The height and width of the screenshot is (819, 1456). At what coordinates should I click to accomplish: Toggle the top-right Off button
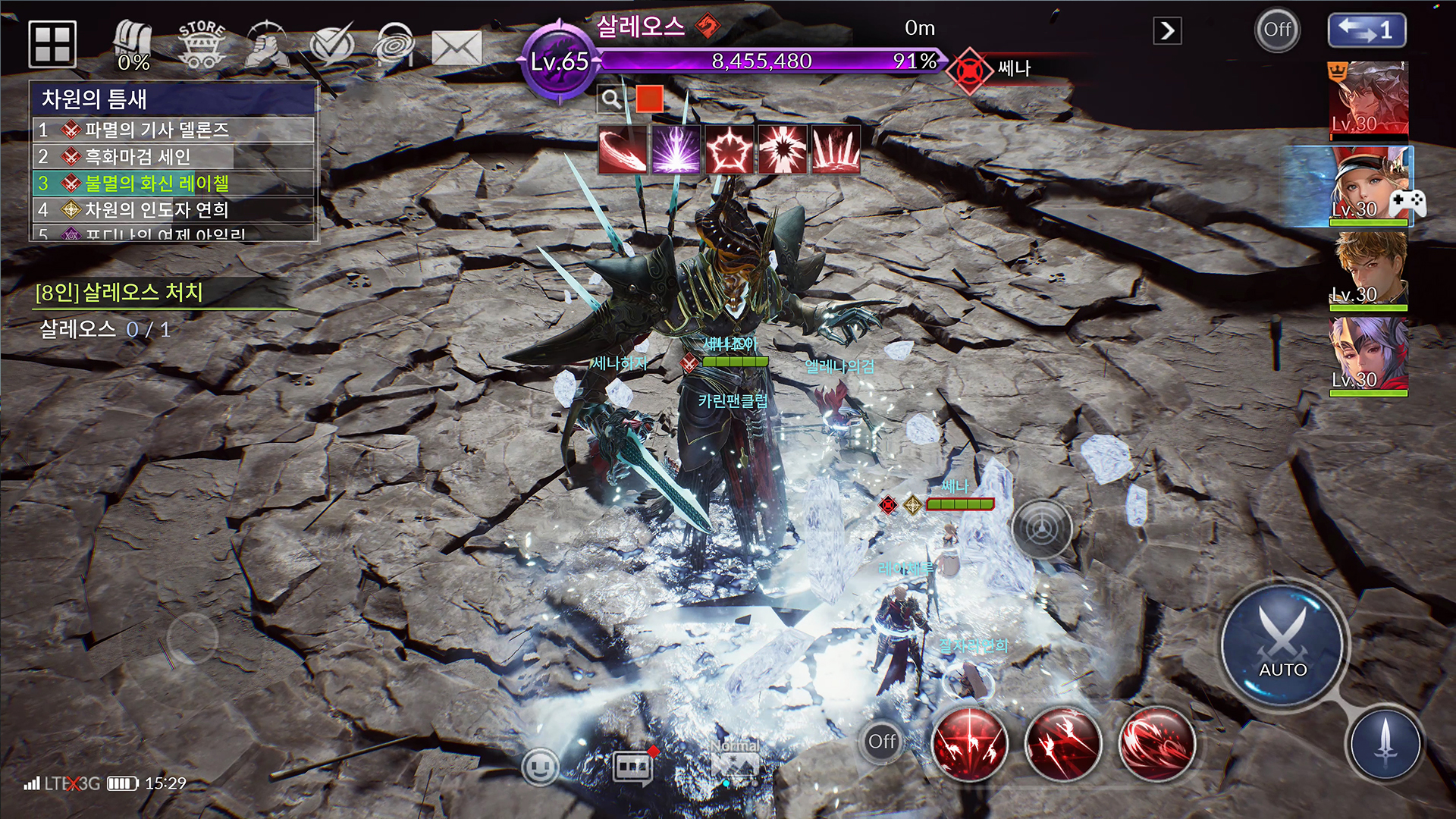coord(1277,30)
